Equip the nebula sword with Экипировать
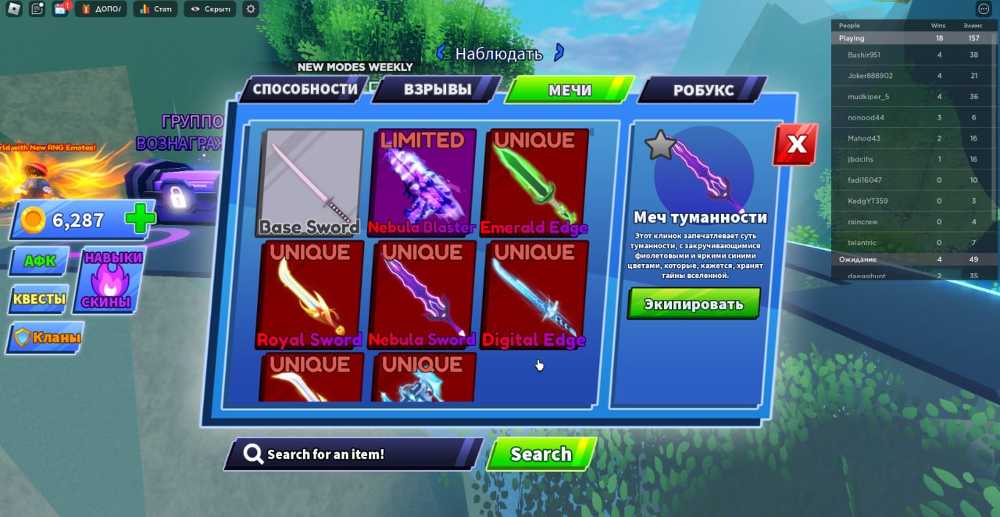Viewport: 1000px width, 517px height. coord(694,304)
